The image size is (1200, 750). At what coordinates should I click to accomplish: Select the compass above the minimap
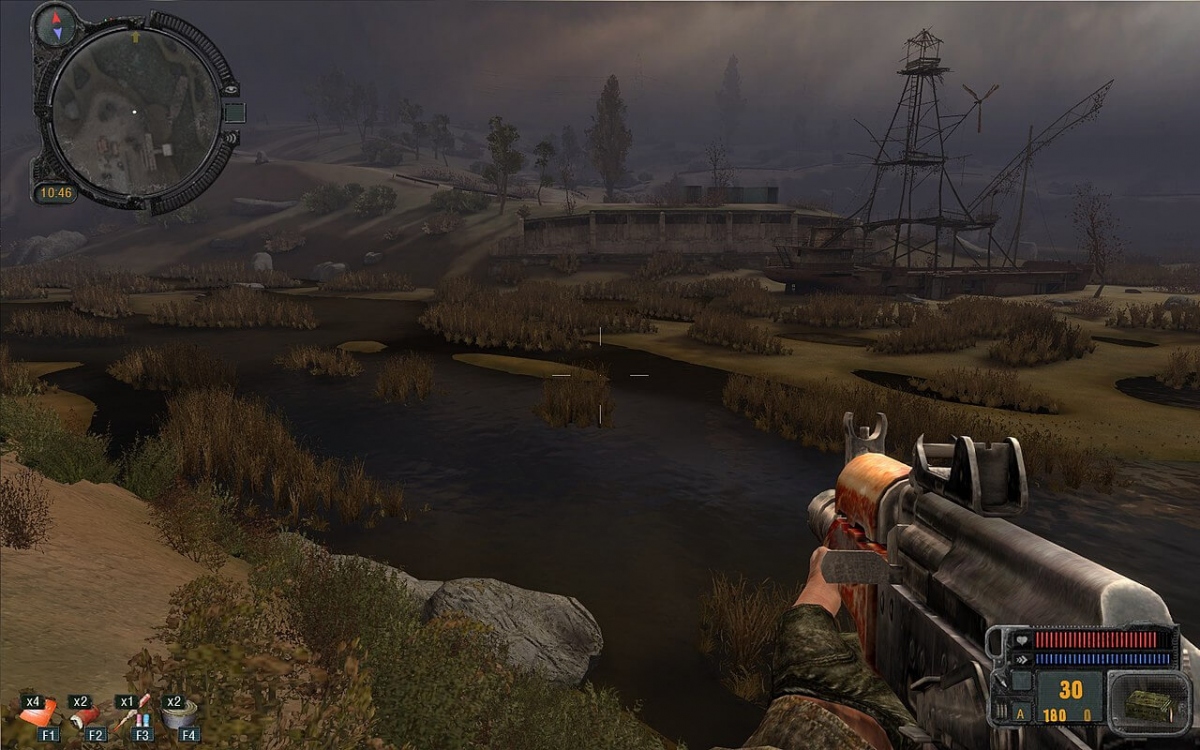point(56,24)
